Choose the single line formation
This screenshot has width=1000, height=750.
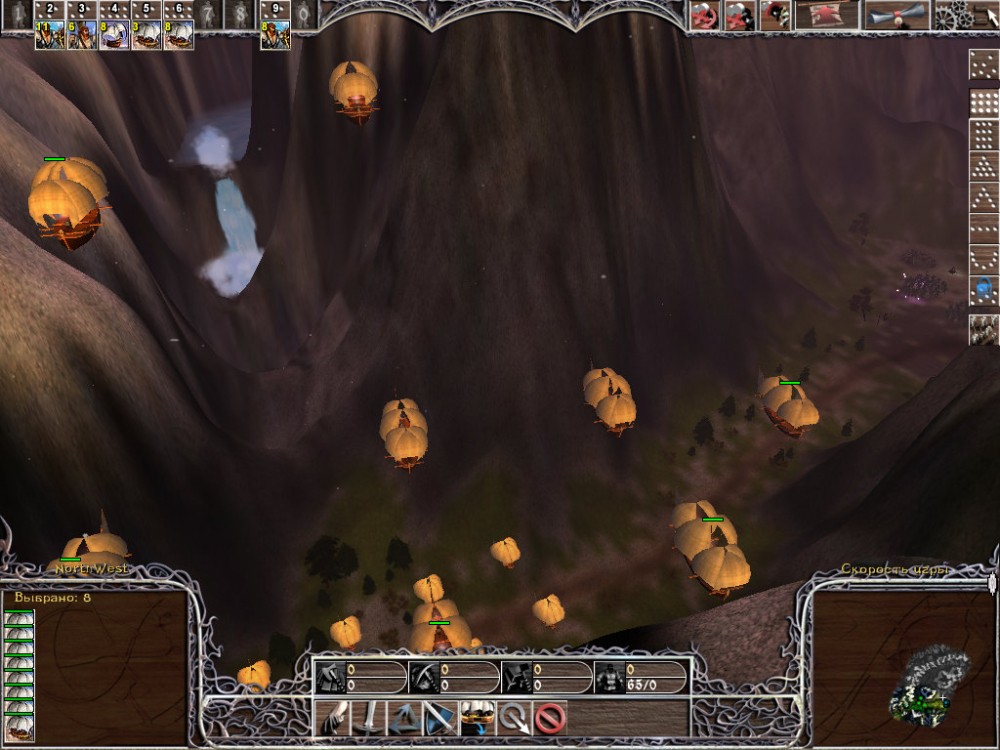pyautogui.click(x=984, y=230)
